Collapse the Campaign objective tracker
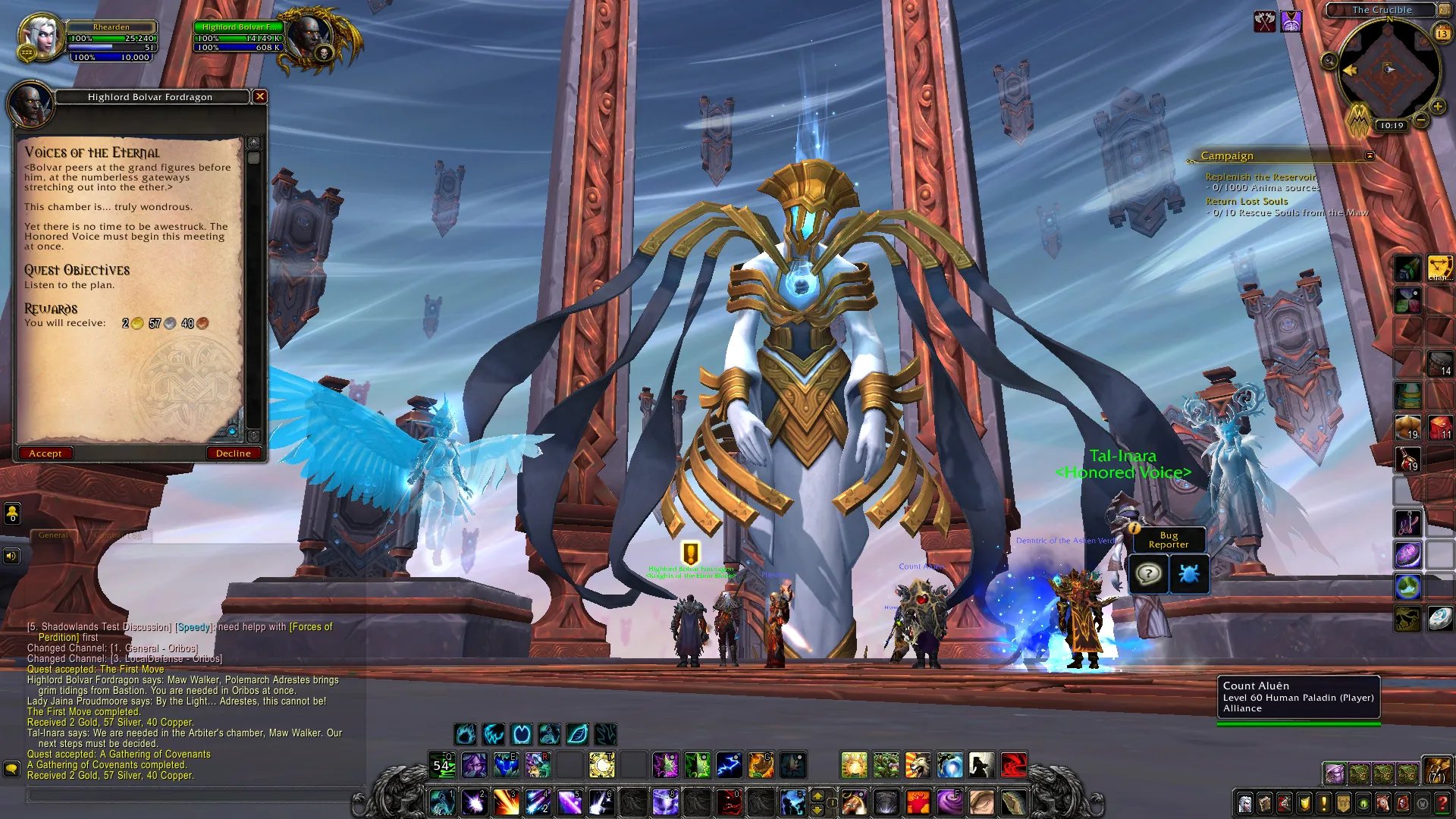1456x819 pixels. pos(1370,155)
